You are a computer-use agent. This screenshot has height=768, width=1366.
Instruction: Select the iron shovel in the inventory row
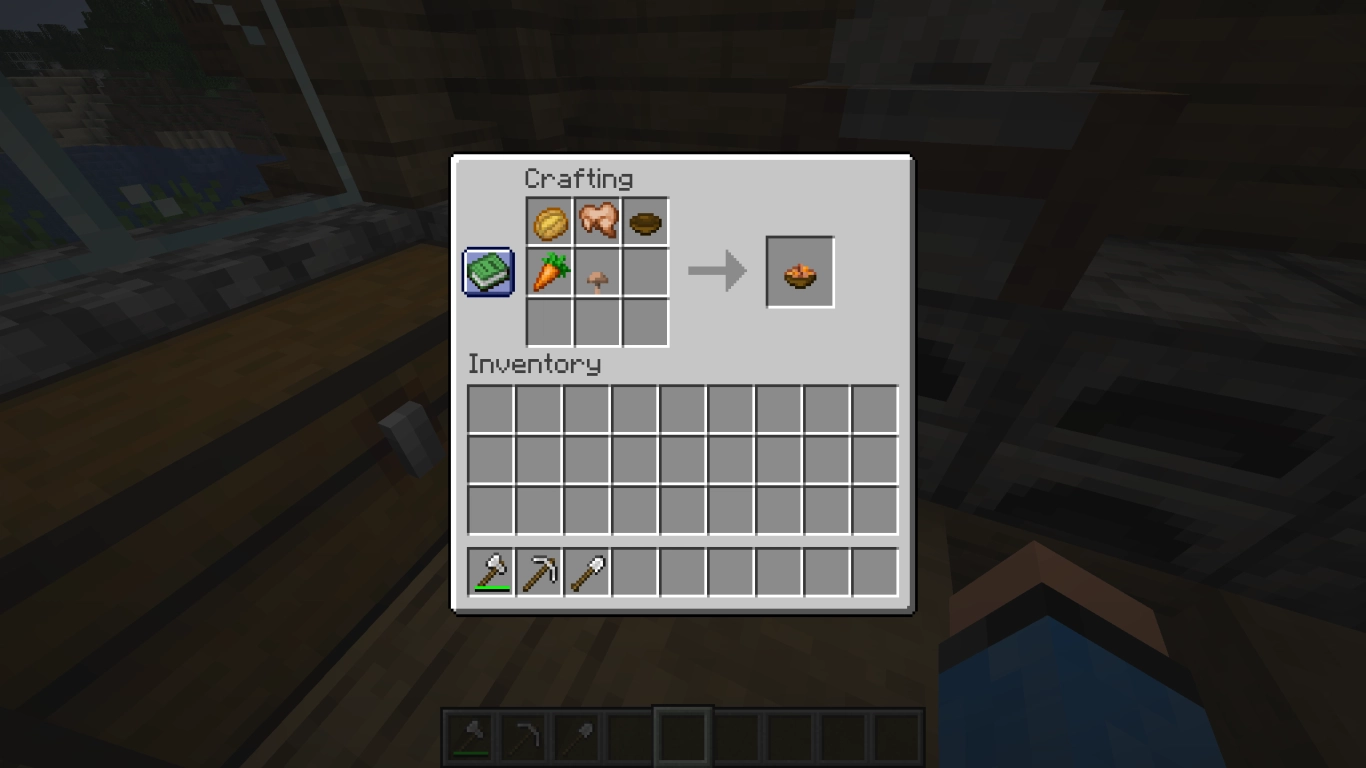click(584, 570)
